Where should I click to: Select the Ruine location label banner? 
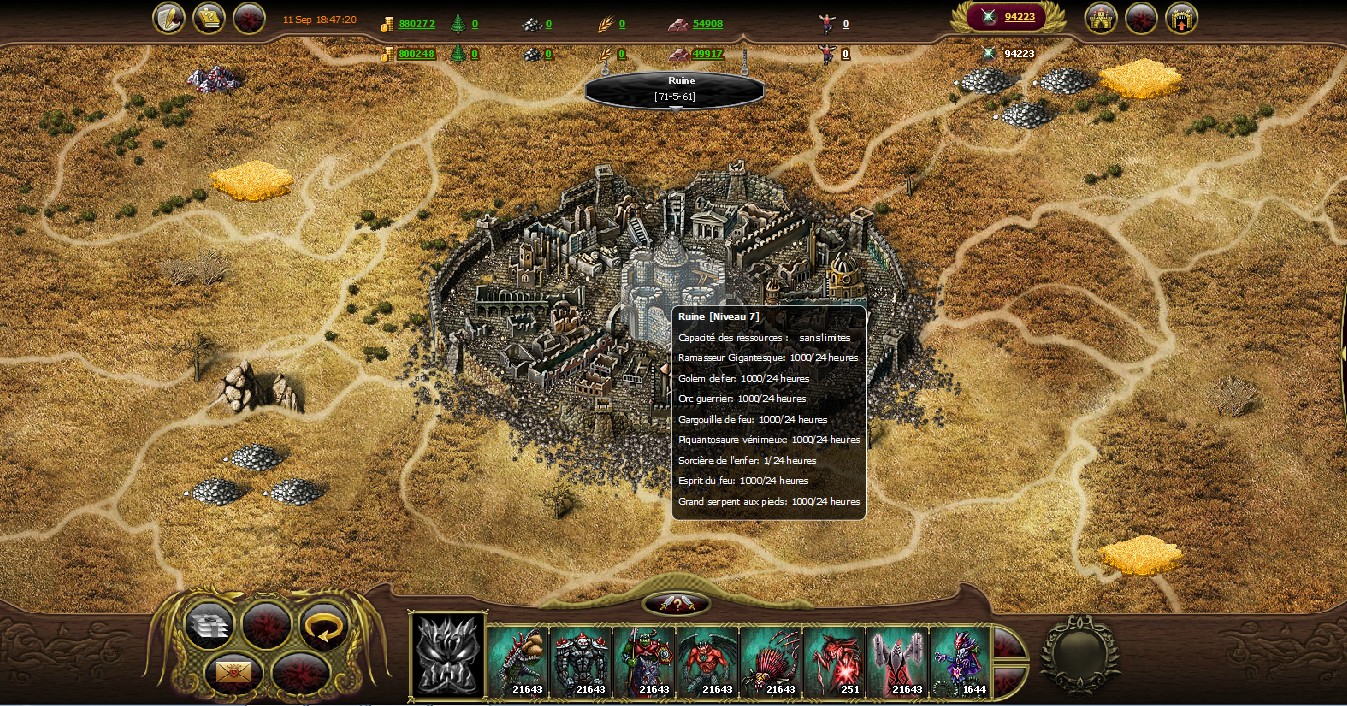click(x=675, y=88)
